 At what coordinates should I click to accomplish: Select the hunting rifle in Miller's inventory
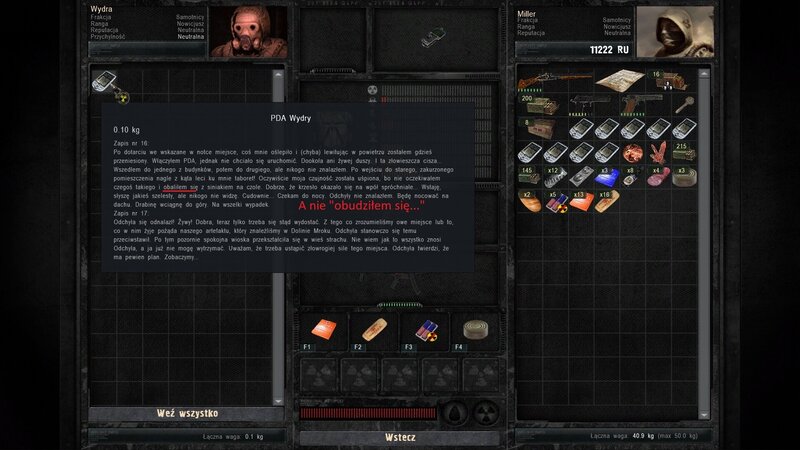click(555, 80)
